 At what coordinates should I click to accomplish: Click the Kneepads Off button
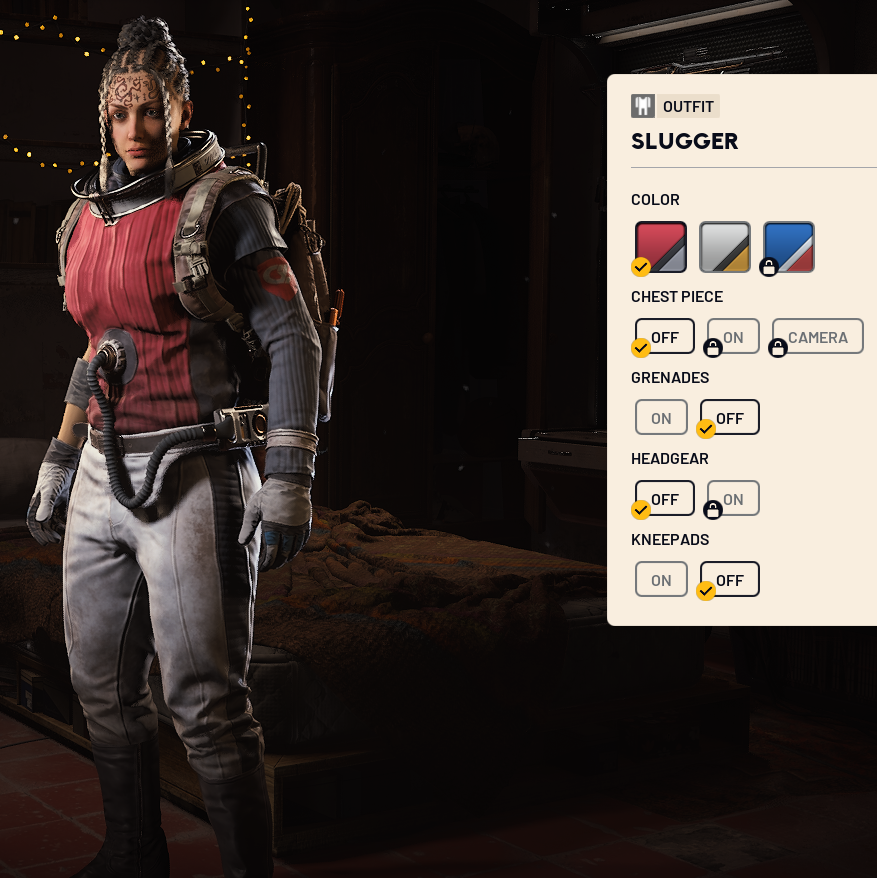[x=730, y=580]
